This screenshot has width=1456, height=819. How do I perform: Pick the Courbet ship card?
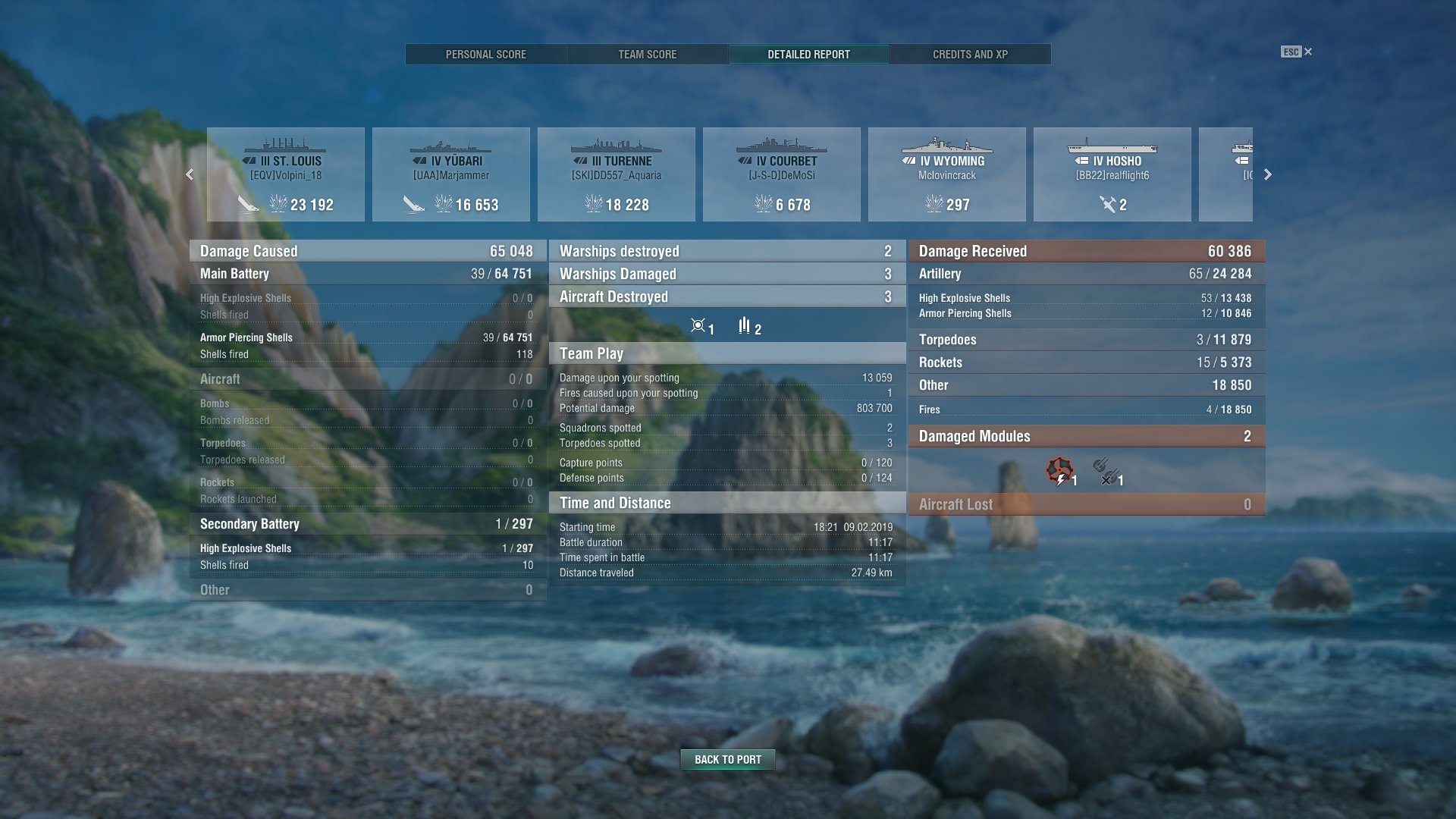[x=782, y=174]
